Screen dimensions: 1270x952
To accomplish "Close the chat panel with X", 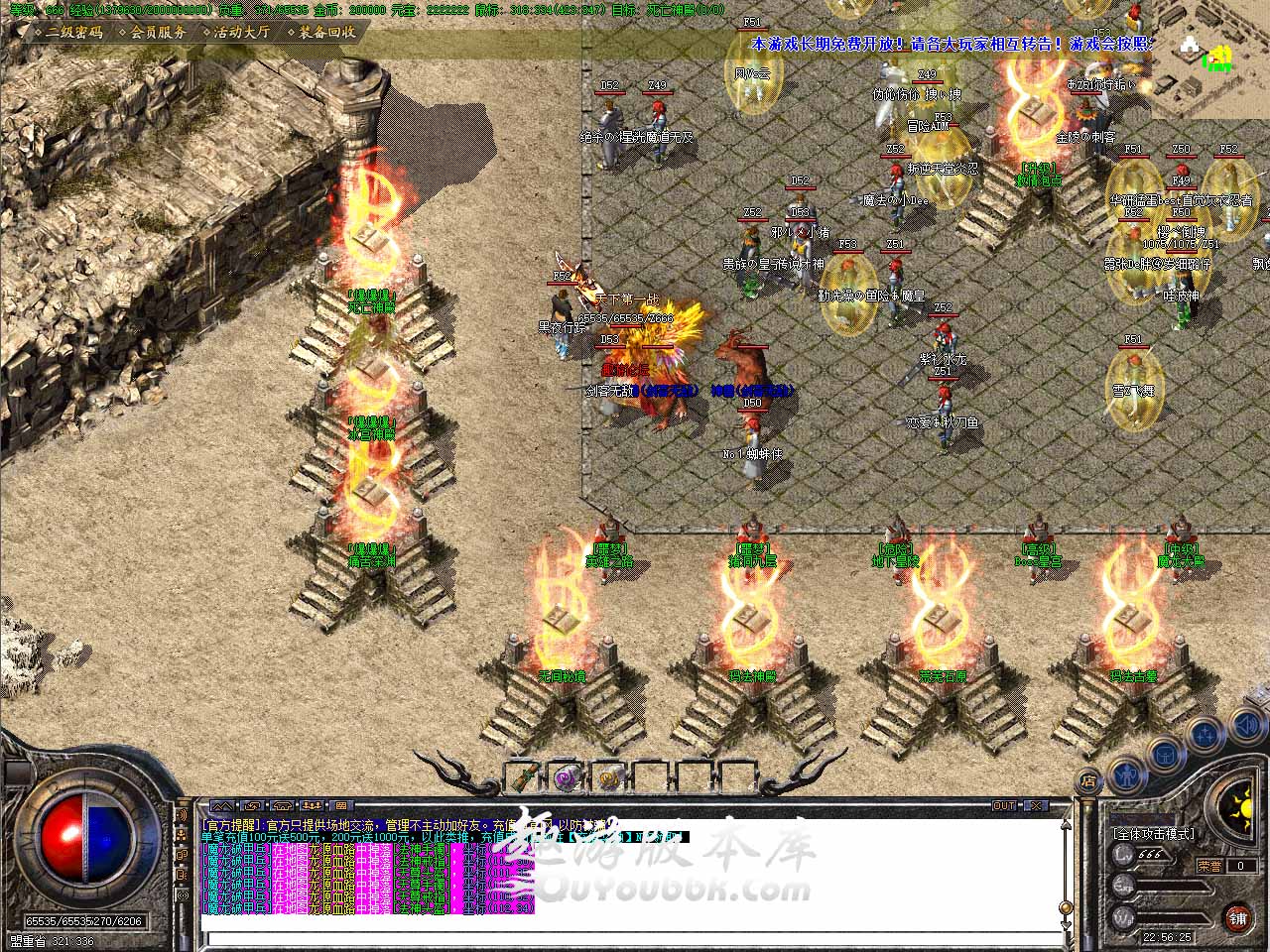I will point(1035,805).
